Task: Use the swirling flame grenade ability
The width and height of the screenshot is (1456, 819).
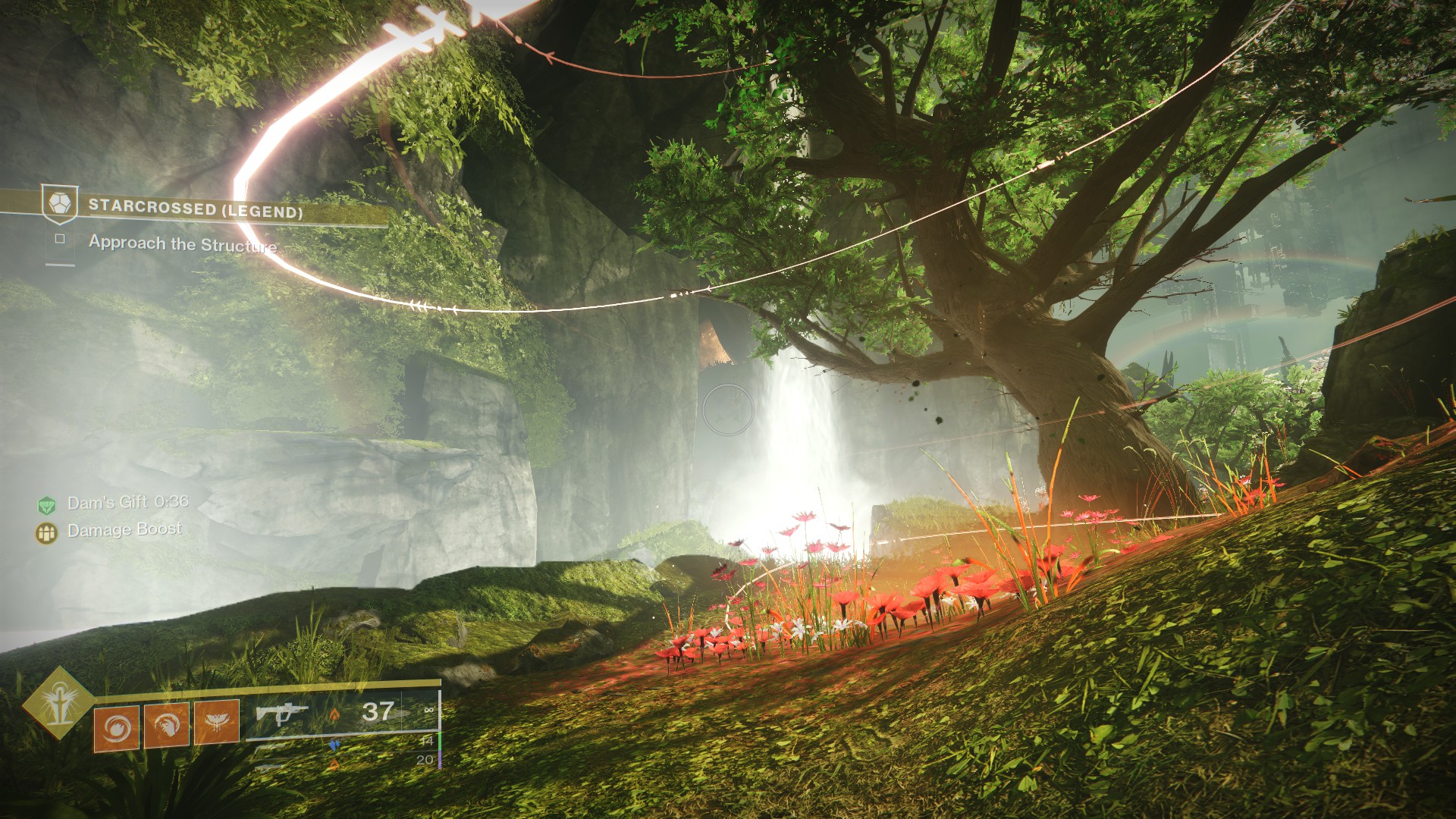Action: pyautogui.click(x=116, y=727)
